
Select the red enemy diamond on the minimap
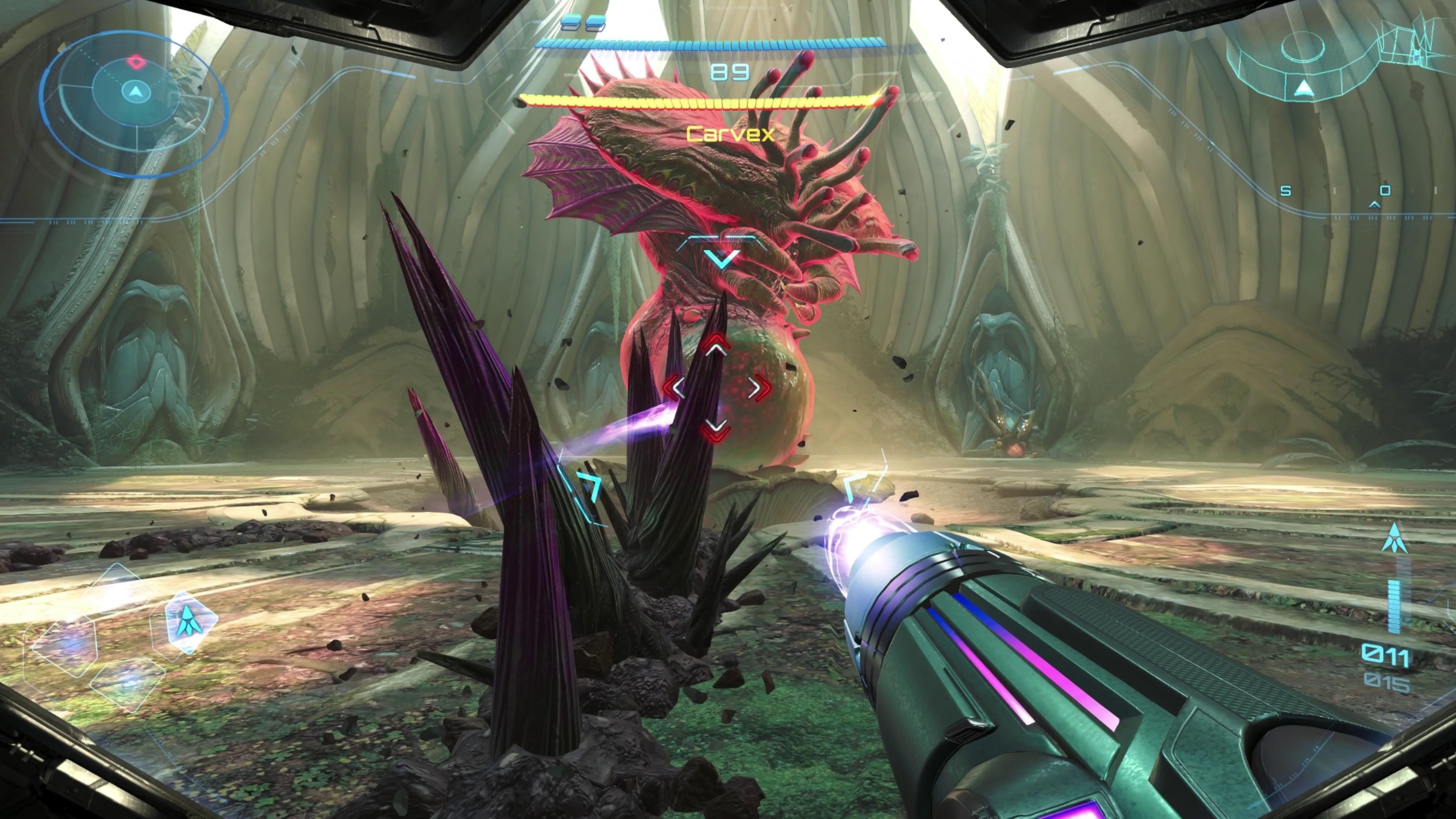click(136, 62)
